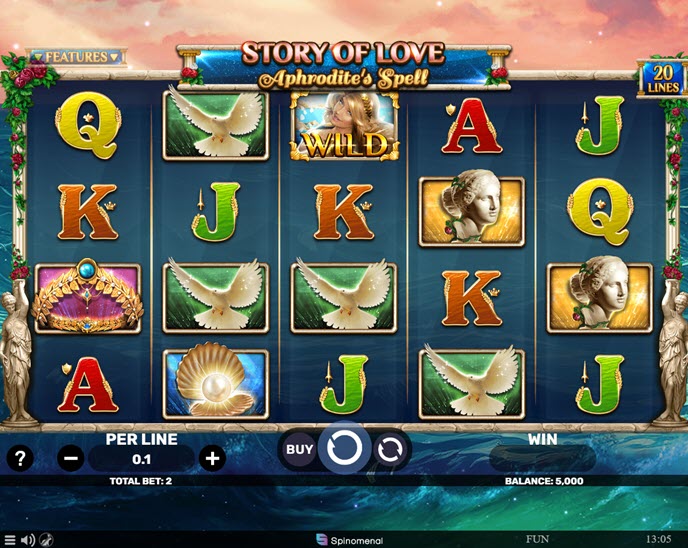
Task: Spin the reels with the center button
Action: point(344,449)
